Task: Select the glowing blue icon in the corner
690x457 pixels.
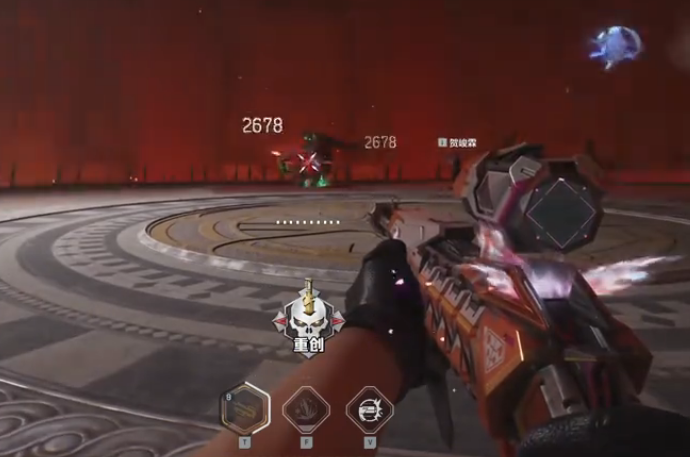Action: coord(615,47)
